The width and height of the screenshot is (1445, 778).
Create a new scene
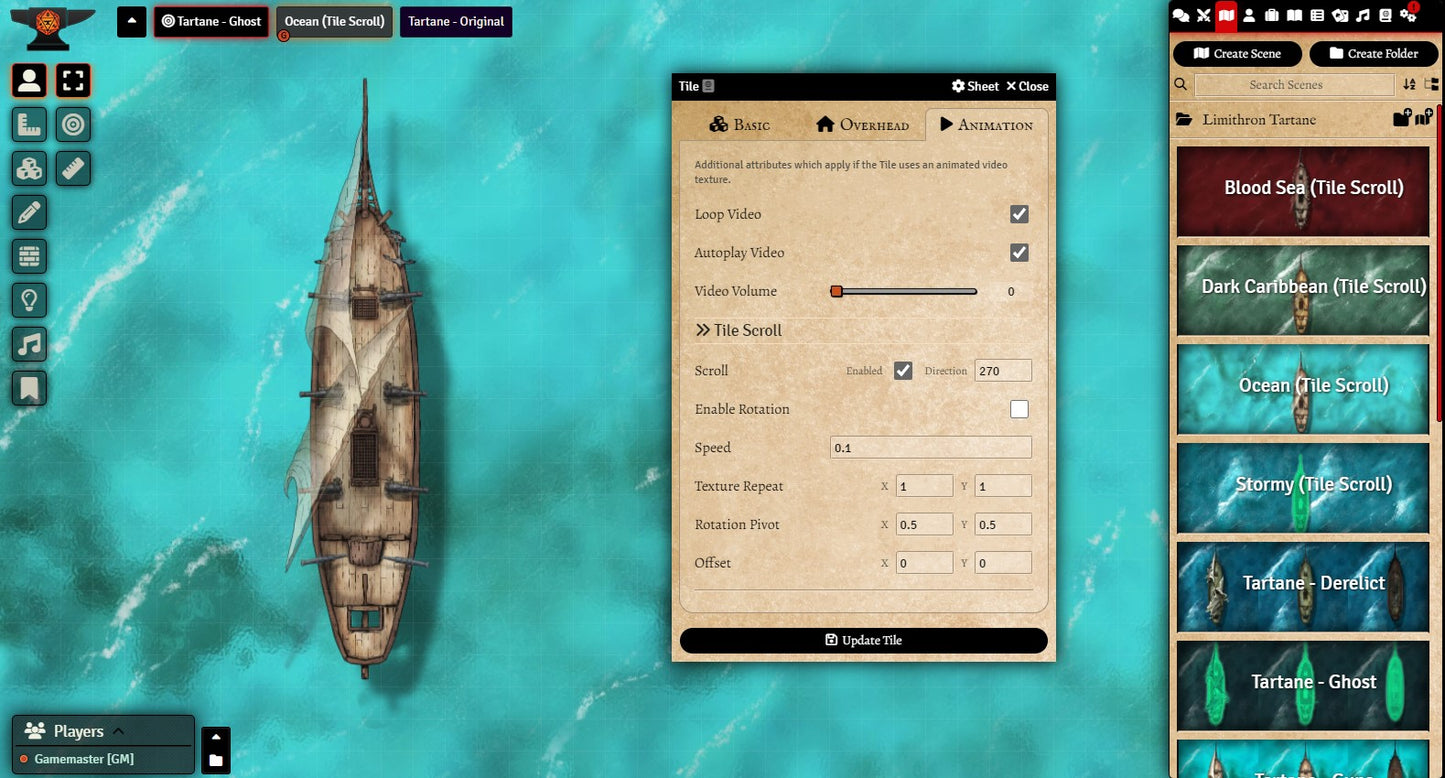point(1237,54)
